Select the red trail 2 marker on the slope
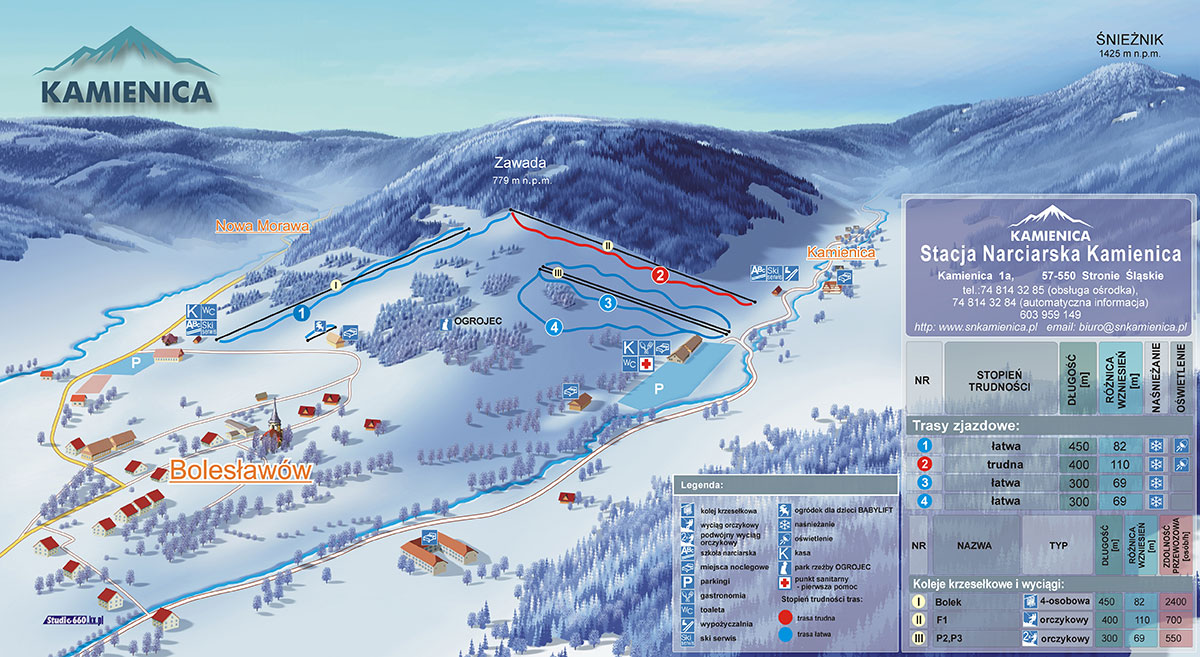 (x=659, y=275)
